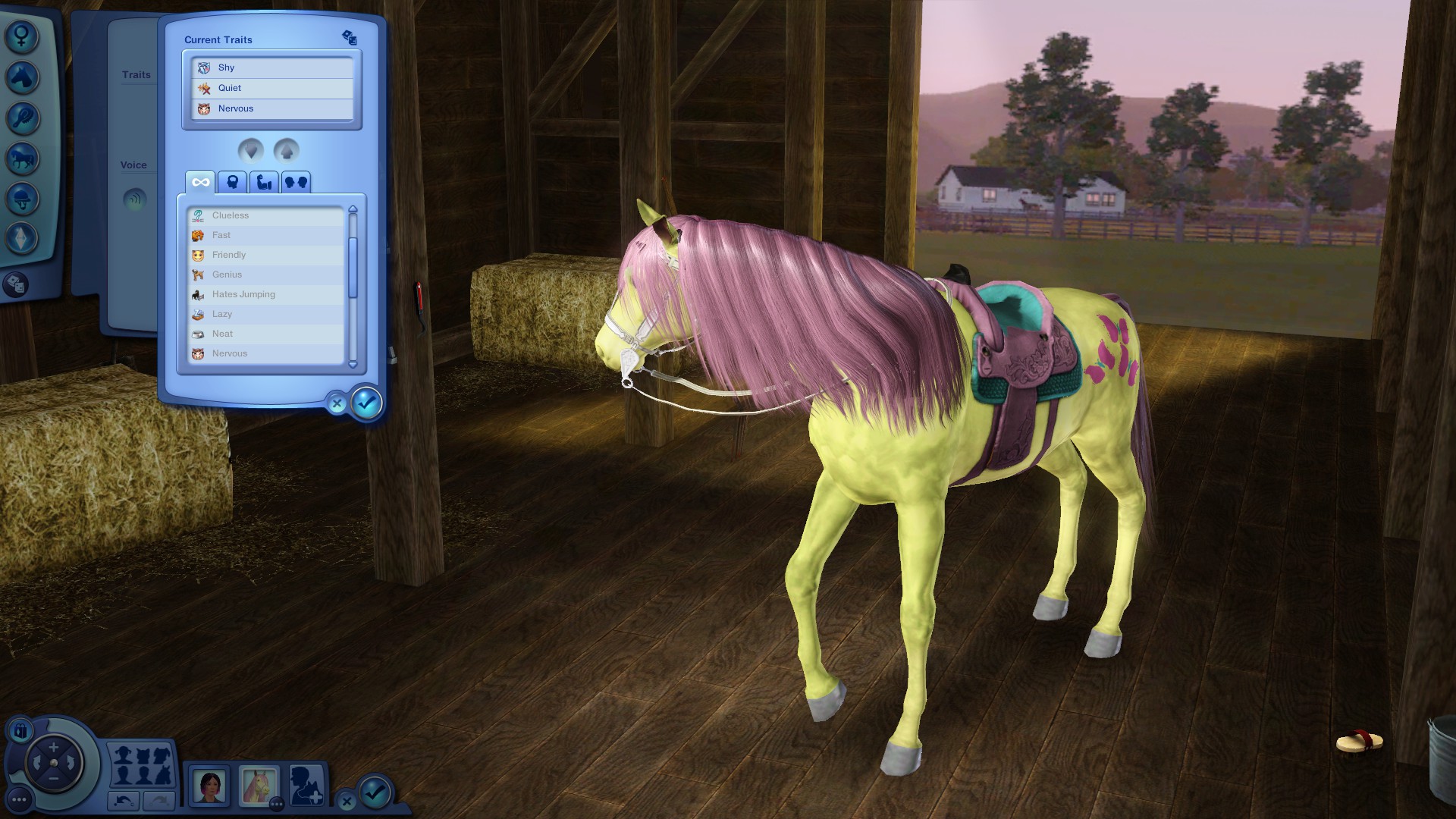Click the remove-trait down arrow button
The width and height of the screenshot is (1456, 819).
(251, 151)
